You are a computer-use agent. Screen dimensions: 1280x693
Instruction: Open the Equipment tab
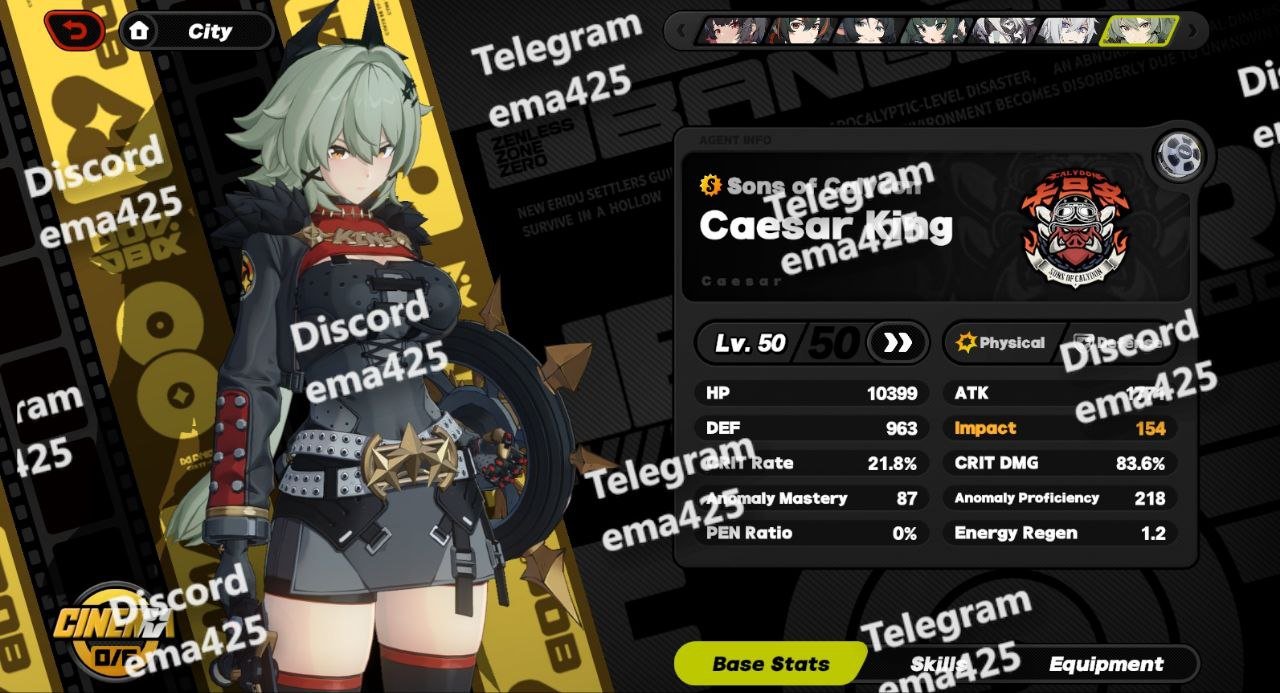pyautogui.click(x=1105, y=663)
